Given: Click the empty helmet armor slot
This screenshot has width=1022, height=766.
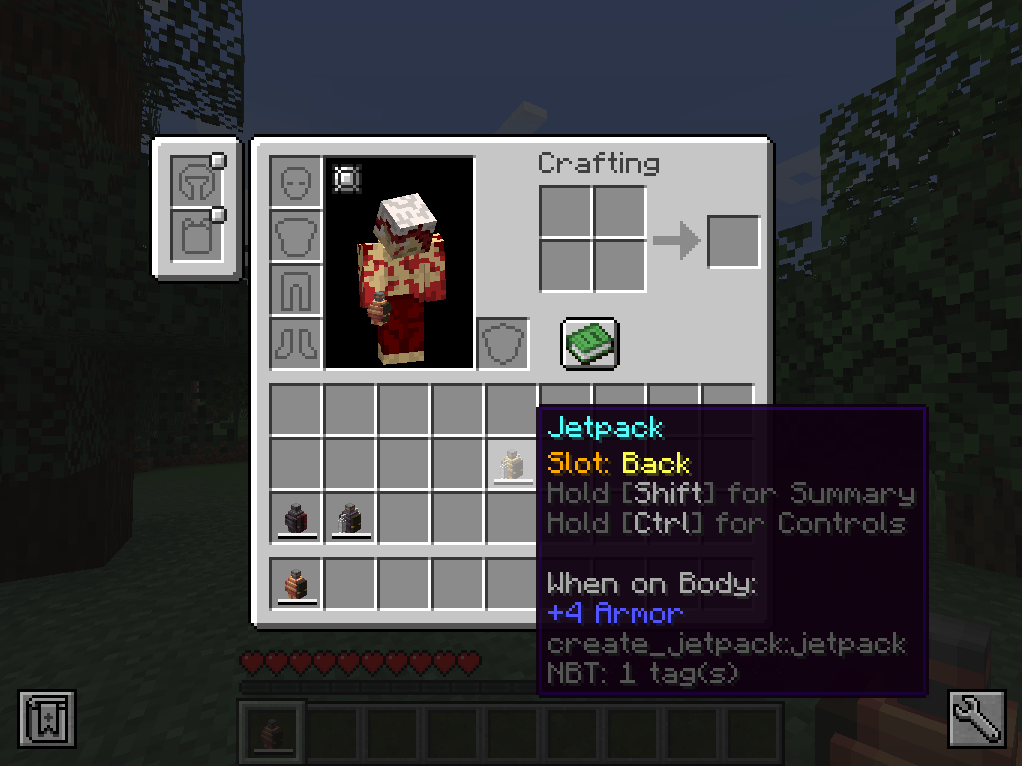Looking at the screenshot, I should click(296, 183).
